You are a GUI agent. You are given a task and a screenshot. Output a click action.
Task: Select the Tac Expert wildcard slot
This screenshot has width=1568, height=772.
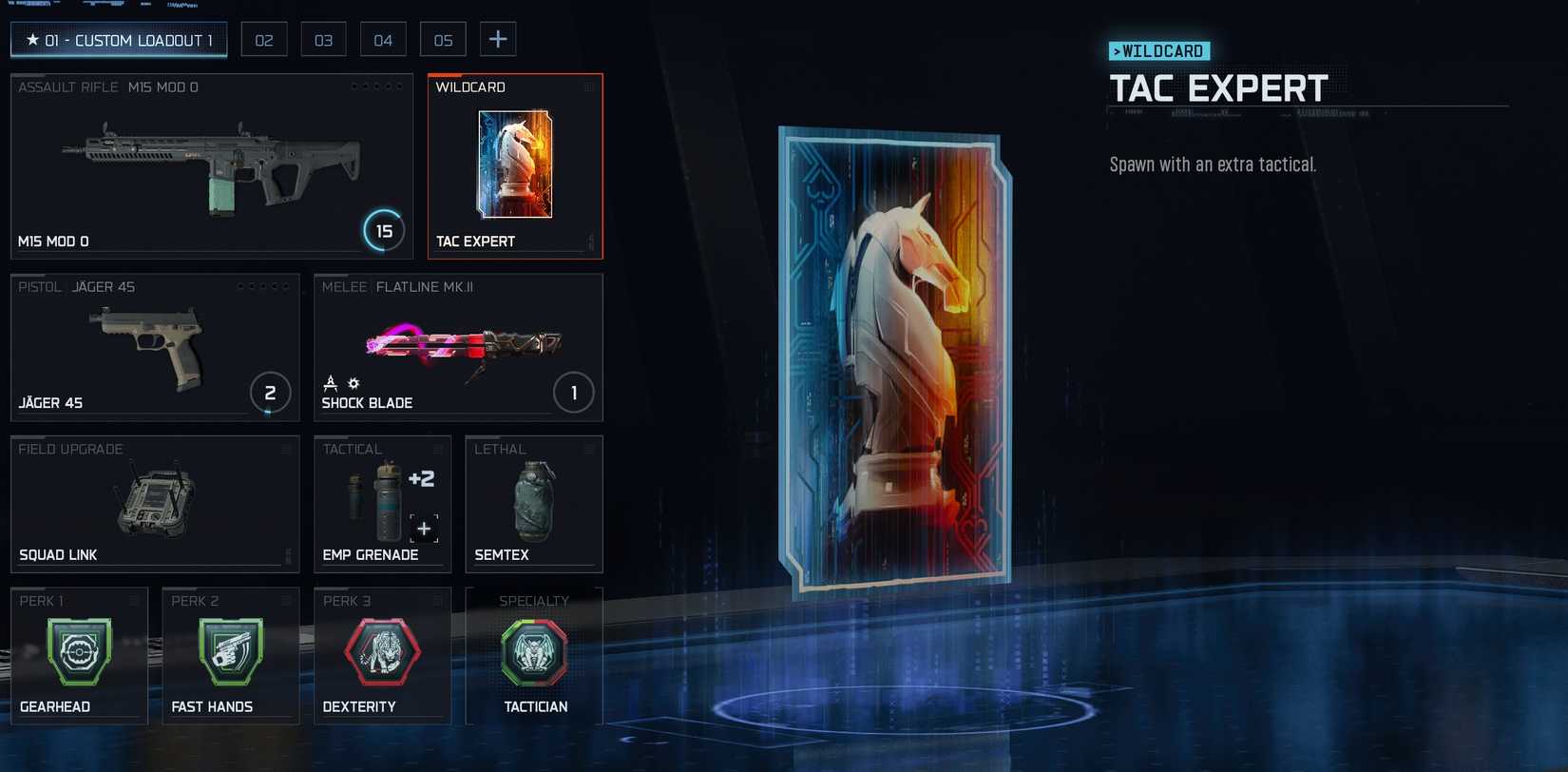[x=515, y=166]
